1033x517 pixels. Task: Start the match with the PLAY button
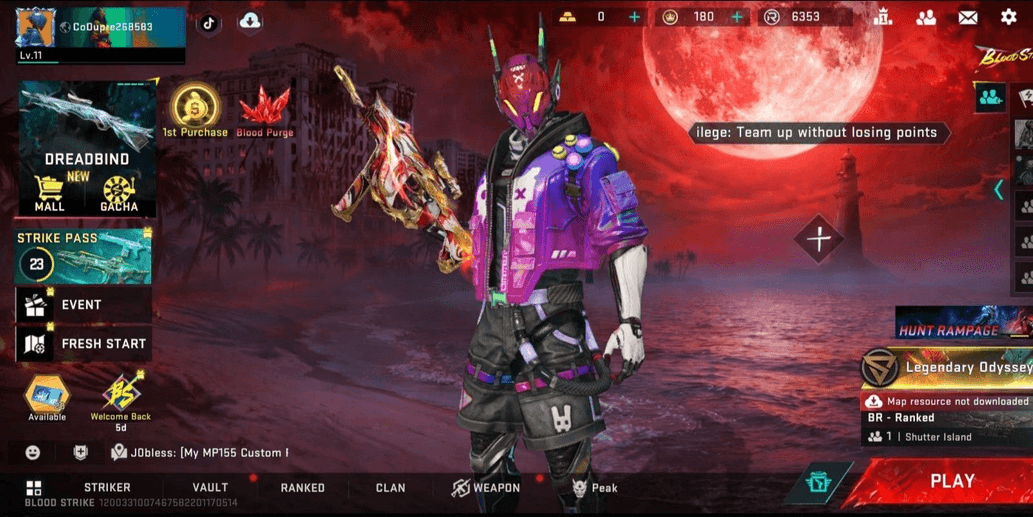click(x=951, y=482)
